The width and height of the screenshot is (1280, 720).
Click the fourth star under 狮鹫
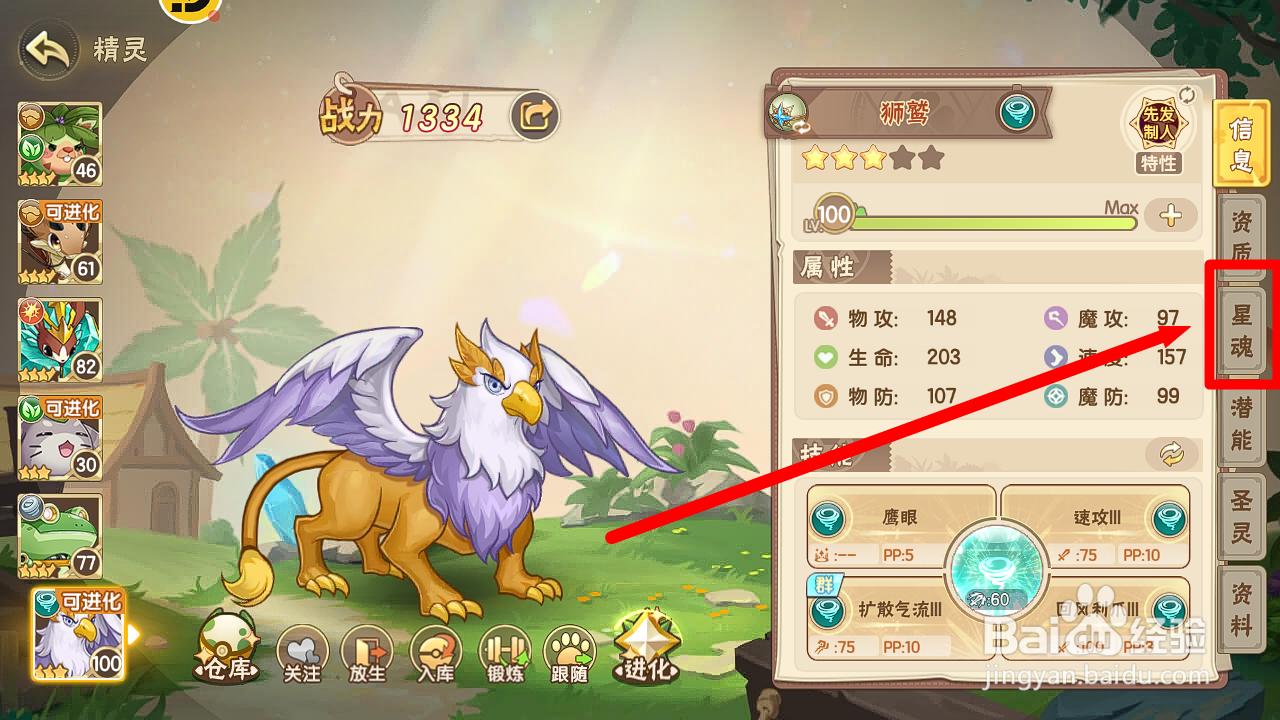coord(903,158)
